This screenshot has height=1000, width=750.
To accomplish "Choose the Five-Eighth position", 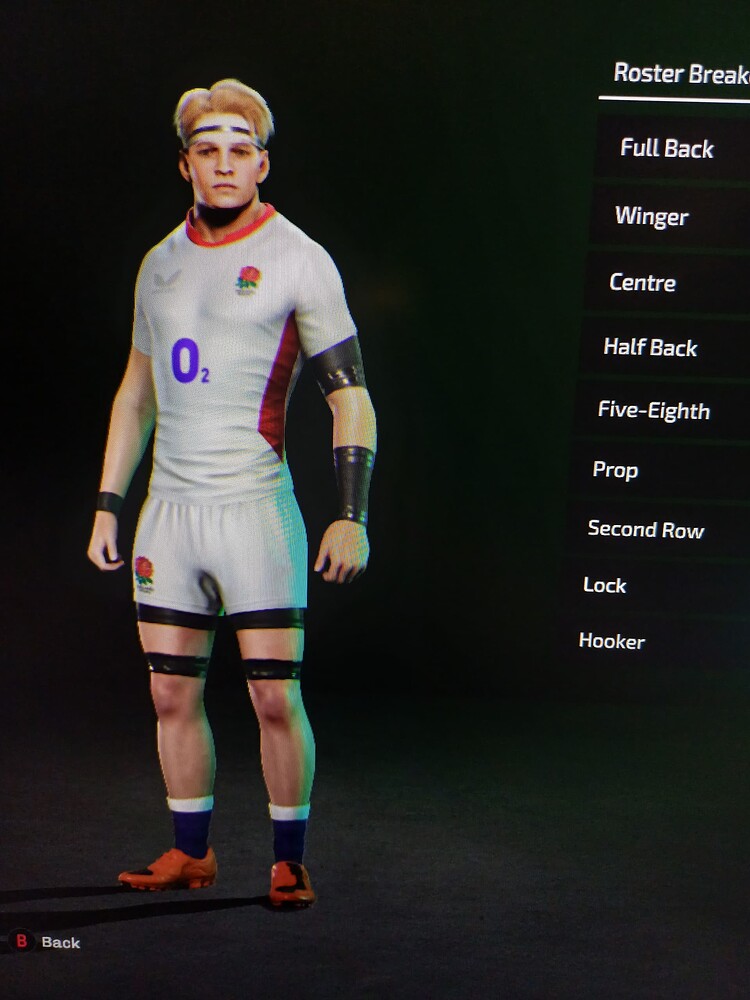I will [x=654, y=411].
